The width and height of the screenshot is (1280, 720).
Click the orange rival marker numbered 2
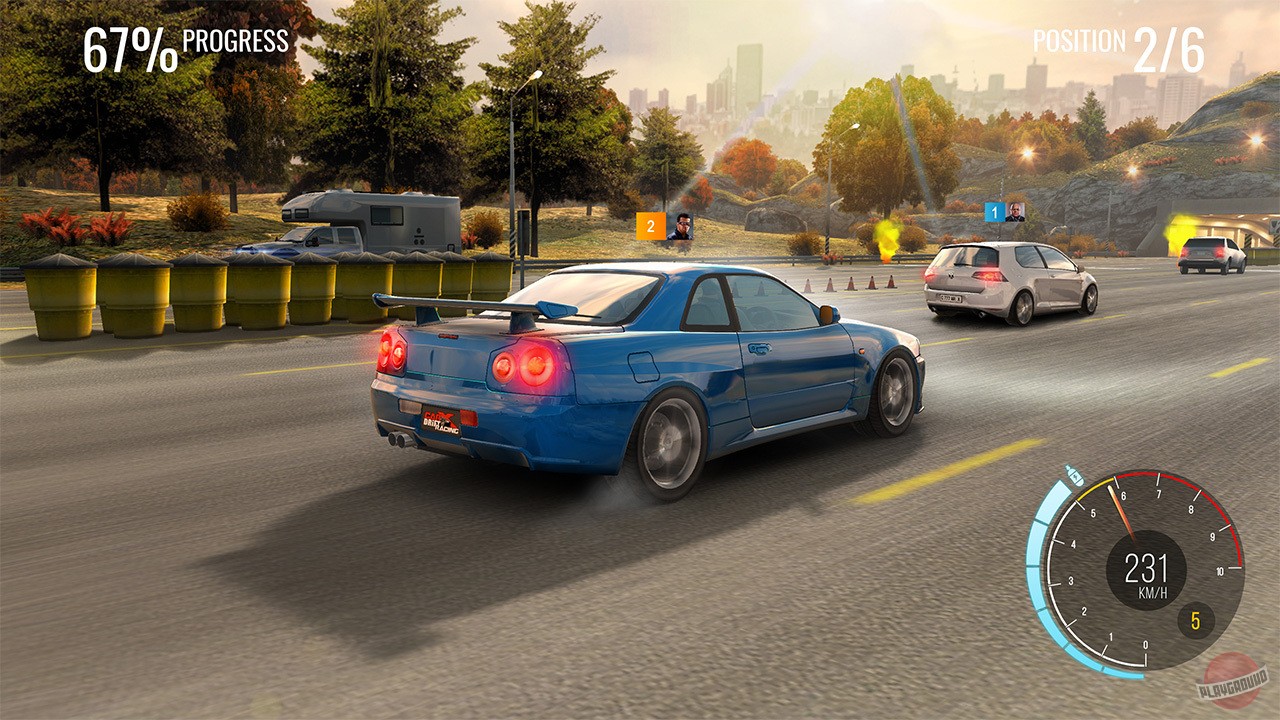[x=653, y=227]
